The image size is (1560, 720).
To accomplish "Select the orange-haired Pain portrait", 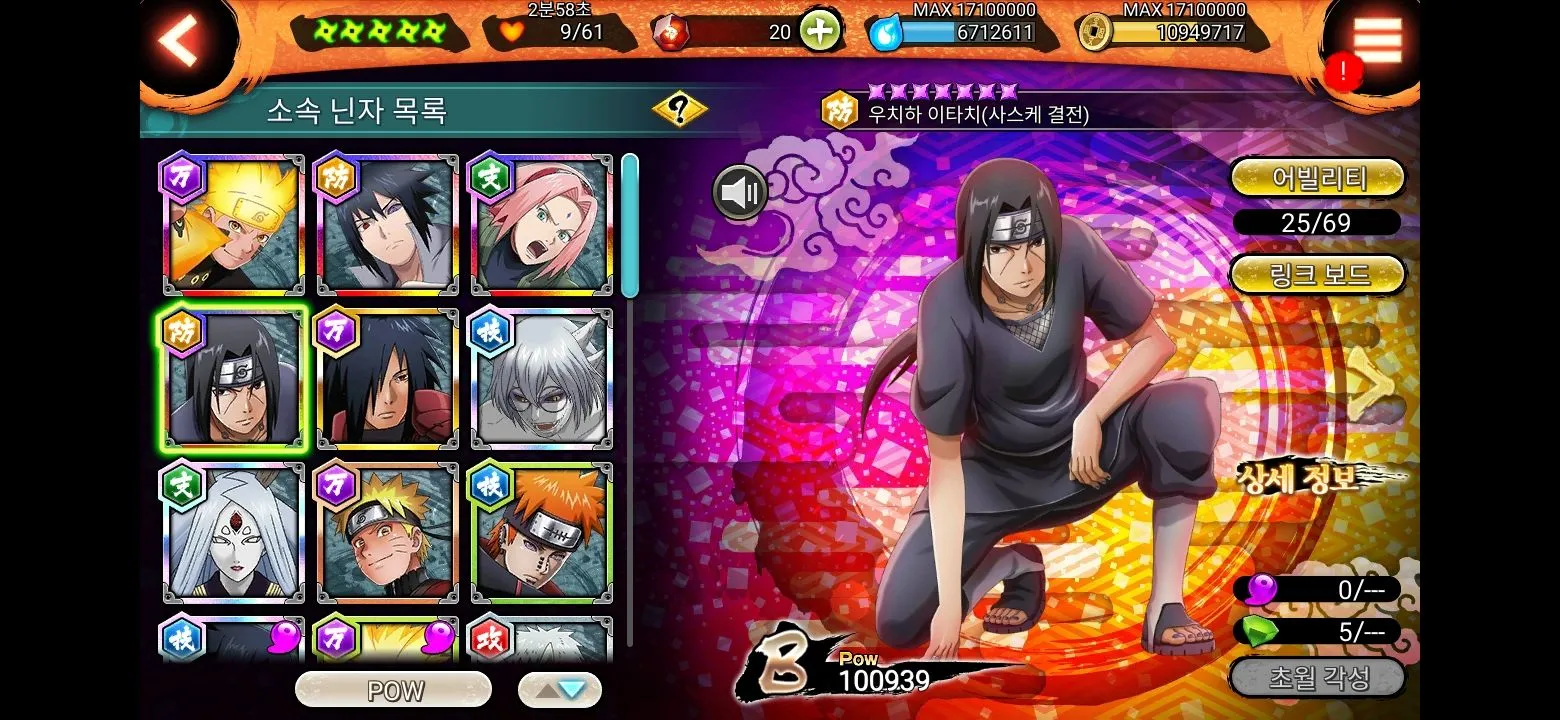I will point(541,533).
